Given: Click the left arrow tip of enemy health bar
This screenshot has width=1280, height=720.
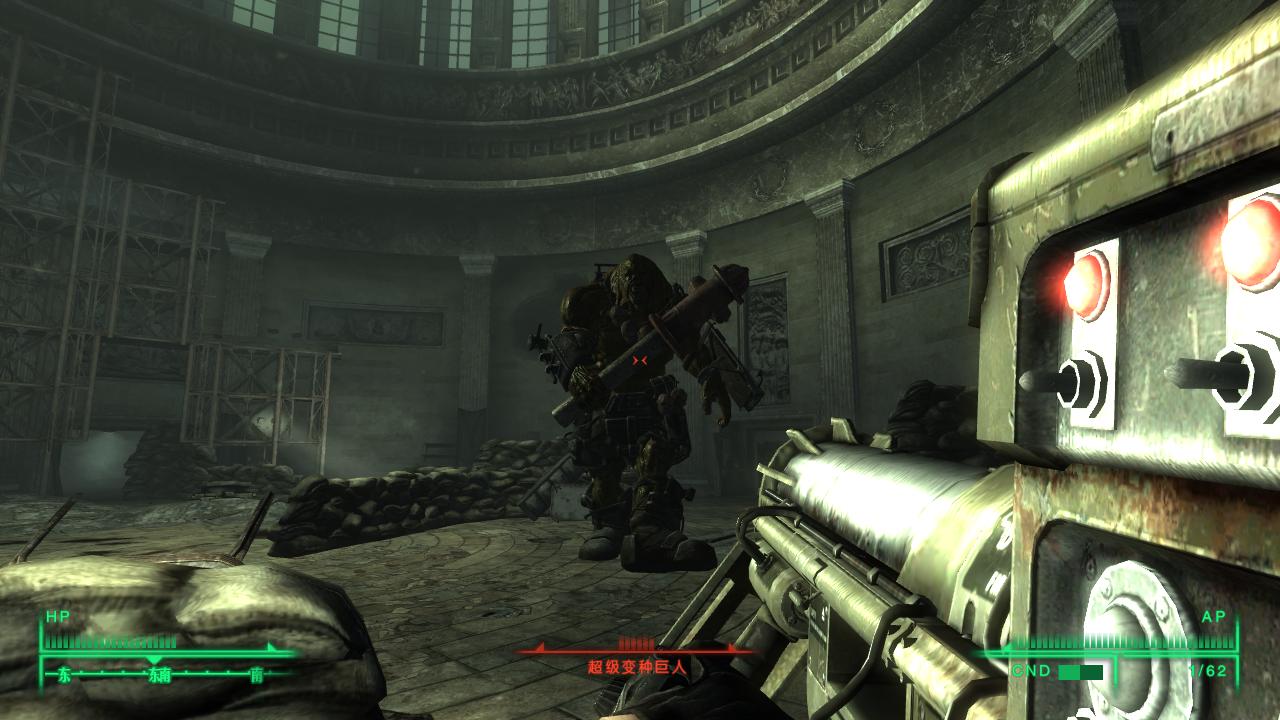Looking at the screenshot, I should coord(540,648).
